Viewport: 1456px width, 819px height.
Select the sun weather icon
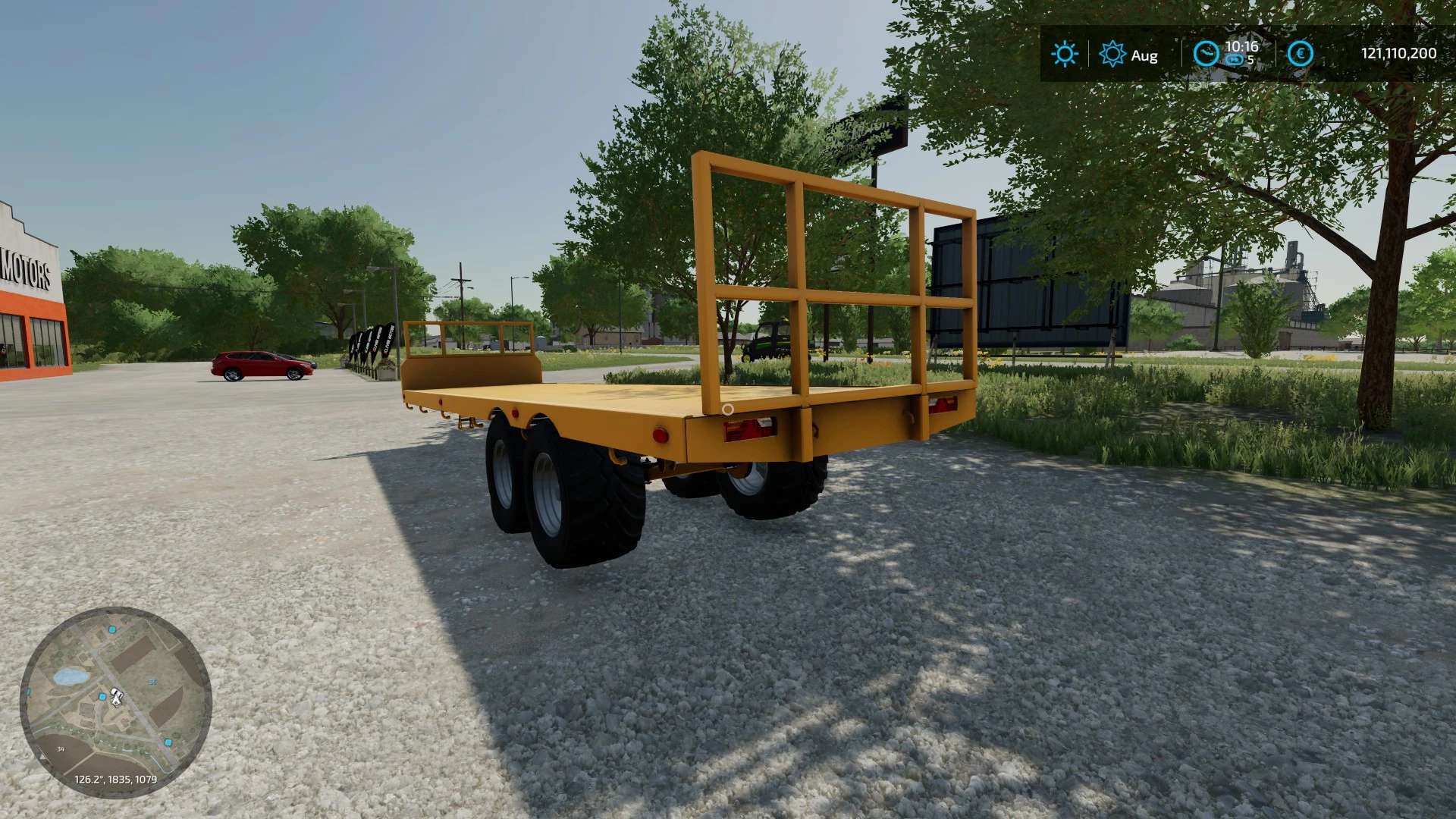pos(1064,54)
